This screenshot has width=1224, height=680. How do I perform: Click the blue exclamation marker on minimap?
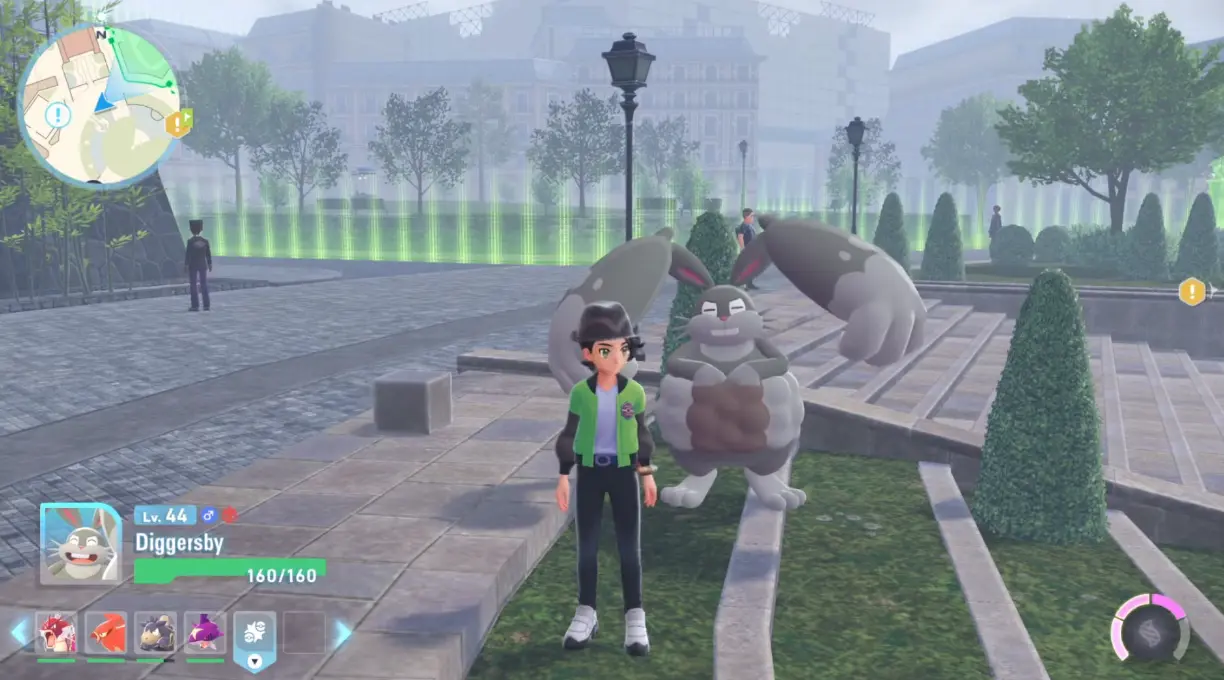58,115
